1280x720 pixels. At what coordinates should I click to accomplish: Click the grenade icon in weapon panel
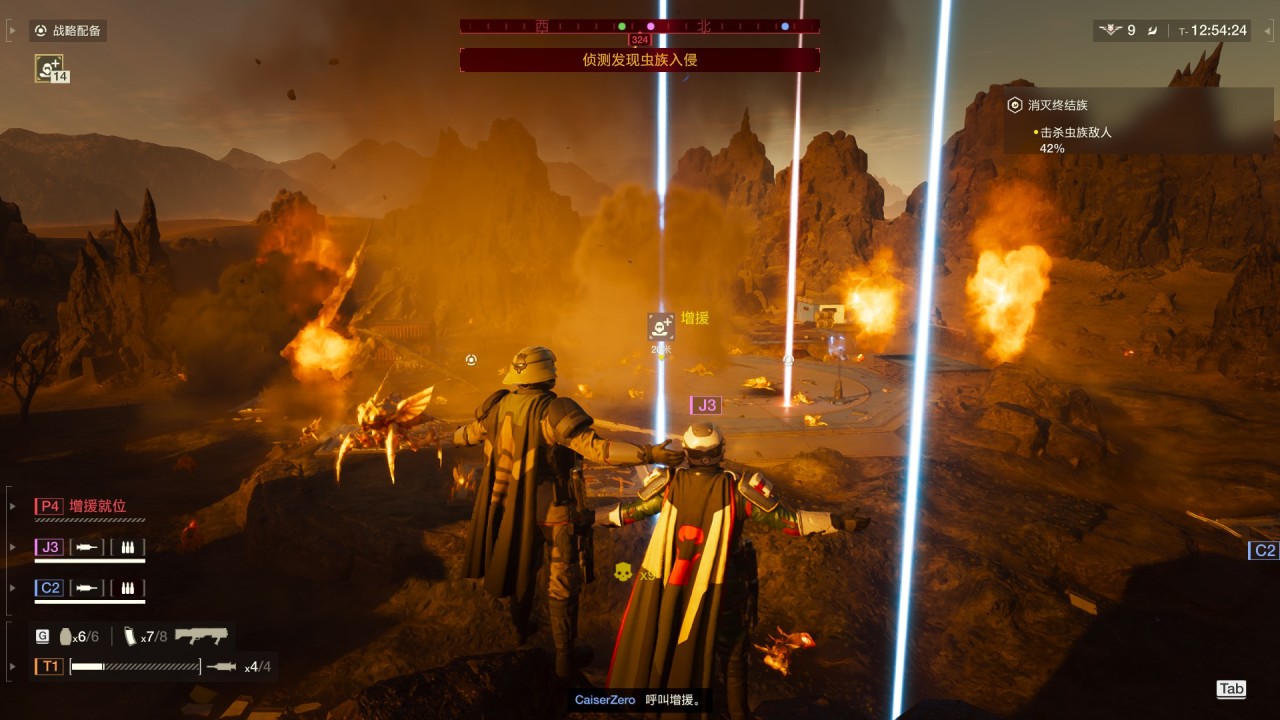66,636
